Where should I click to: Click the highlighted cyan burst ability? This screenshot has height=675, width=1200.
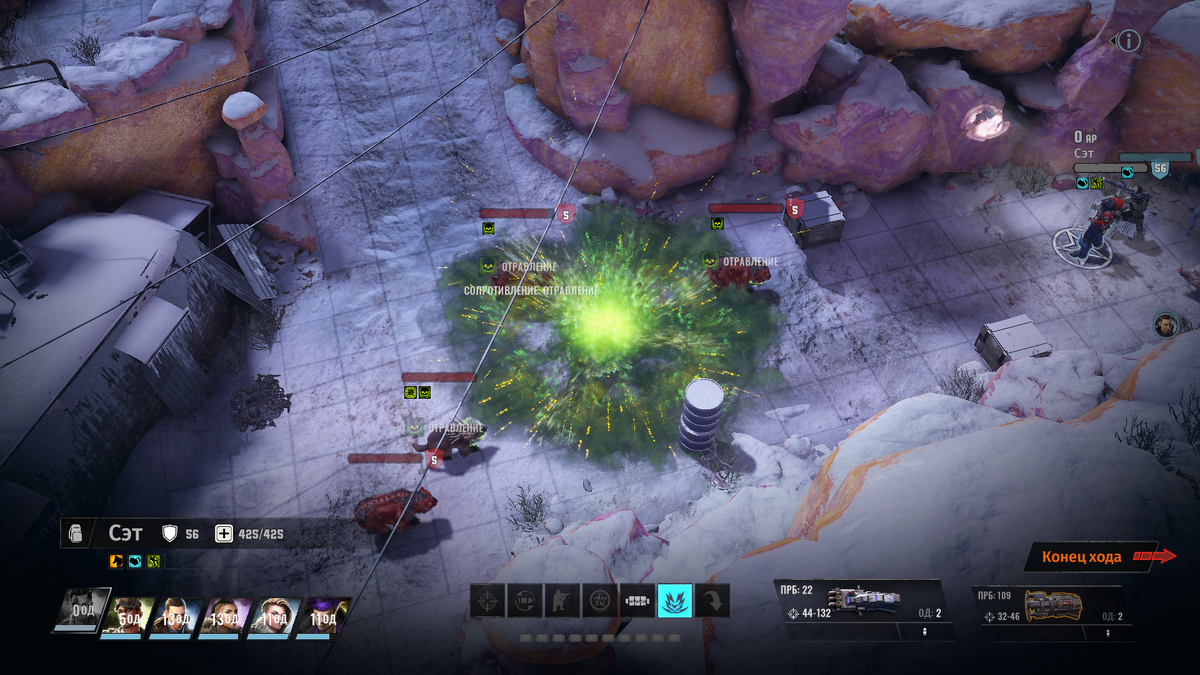coord(674,600)
